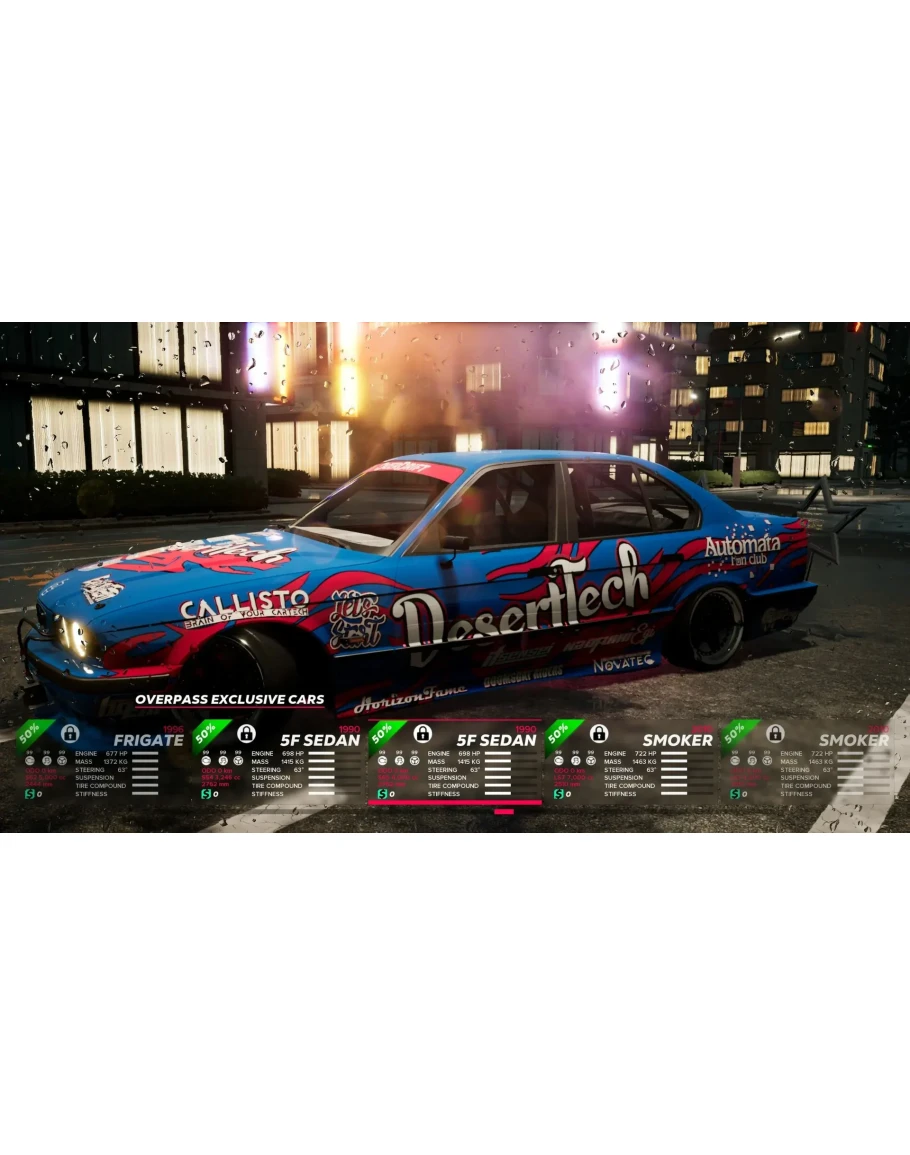
Task: Select the fully visible Smoker car card
Action: pos(631,762)
